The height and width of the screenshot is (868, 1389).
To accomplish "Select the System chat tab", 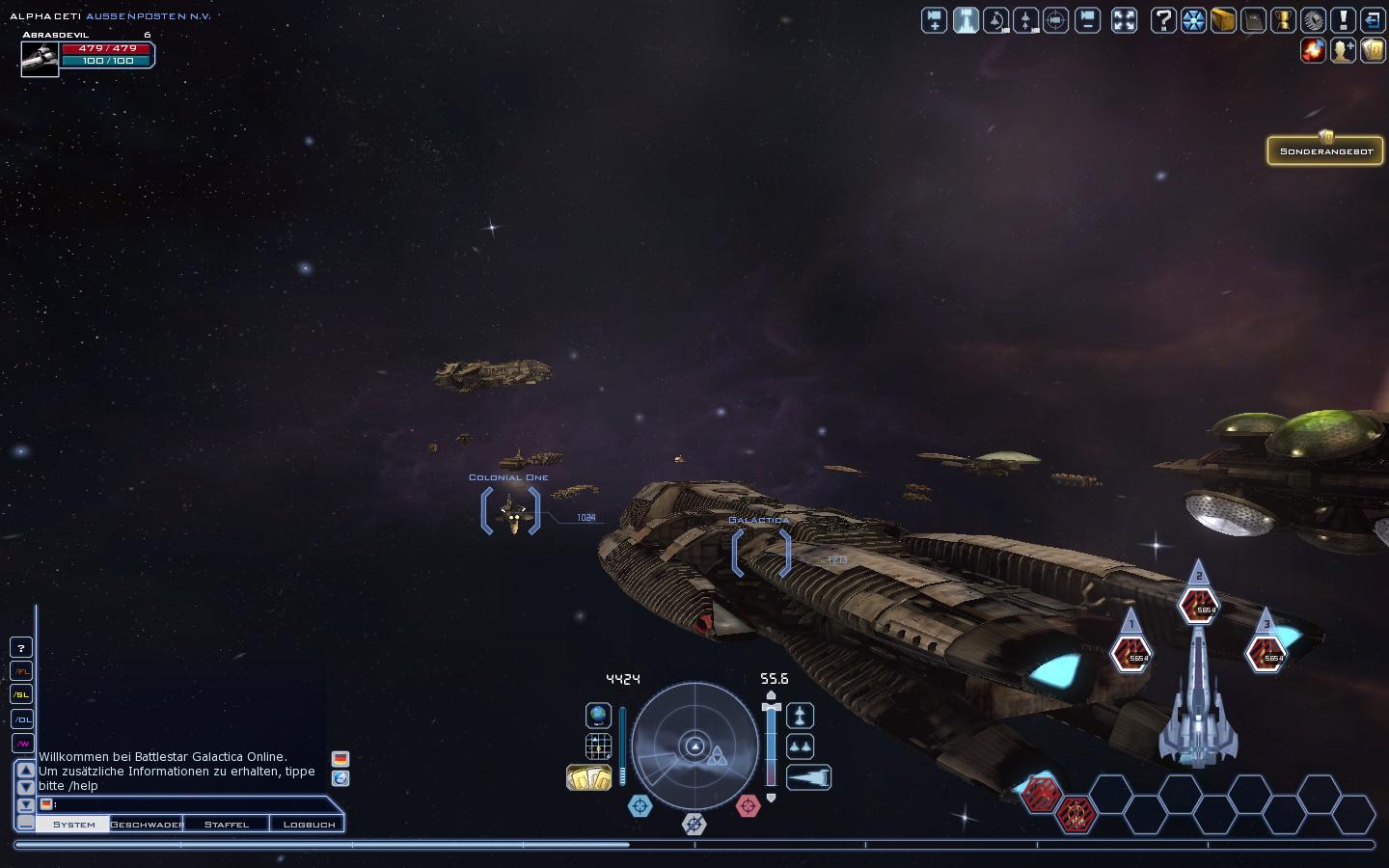I will tap(74, 824).
